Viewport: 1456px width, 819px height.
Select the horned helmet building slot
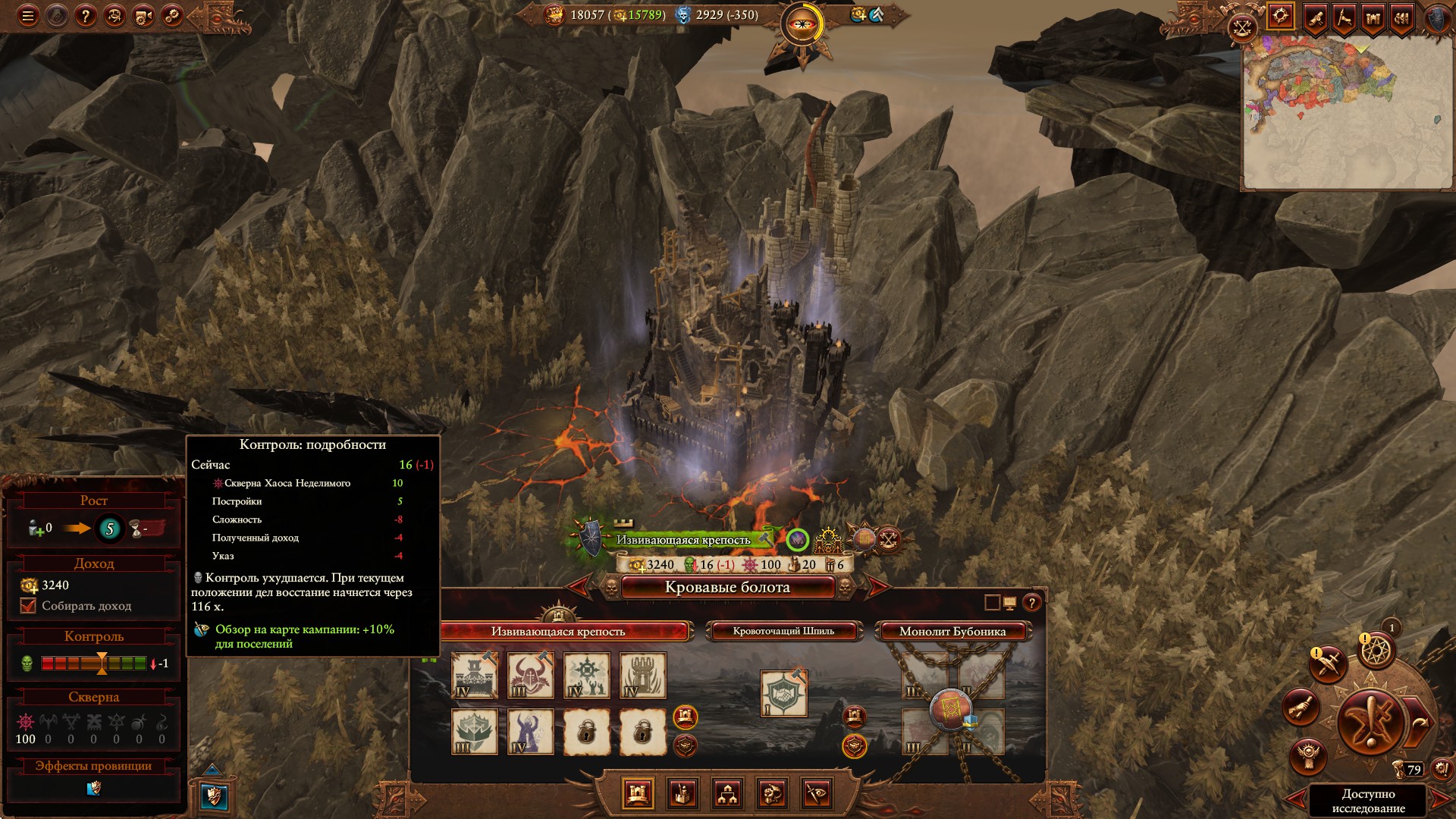pos(531,676)
